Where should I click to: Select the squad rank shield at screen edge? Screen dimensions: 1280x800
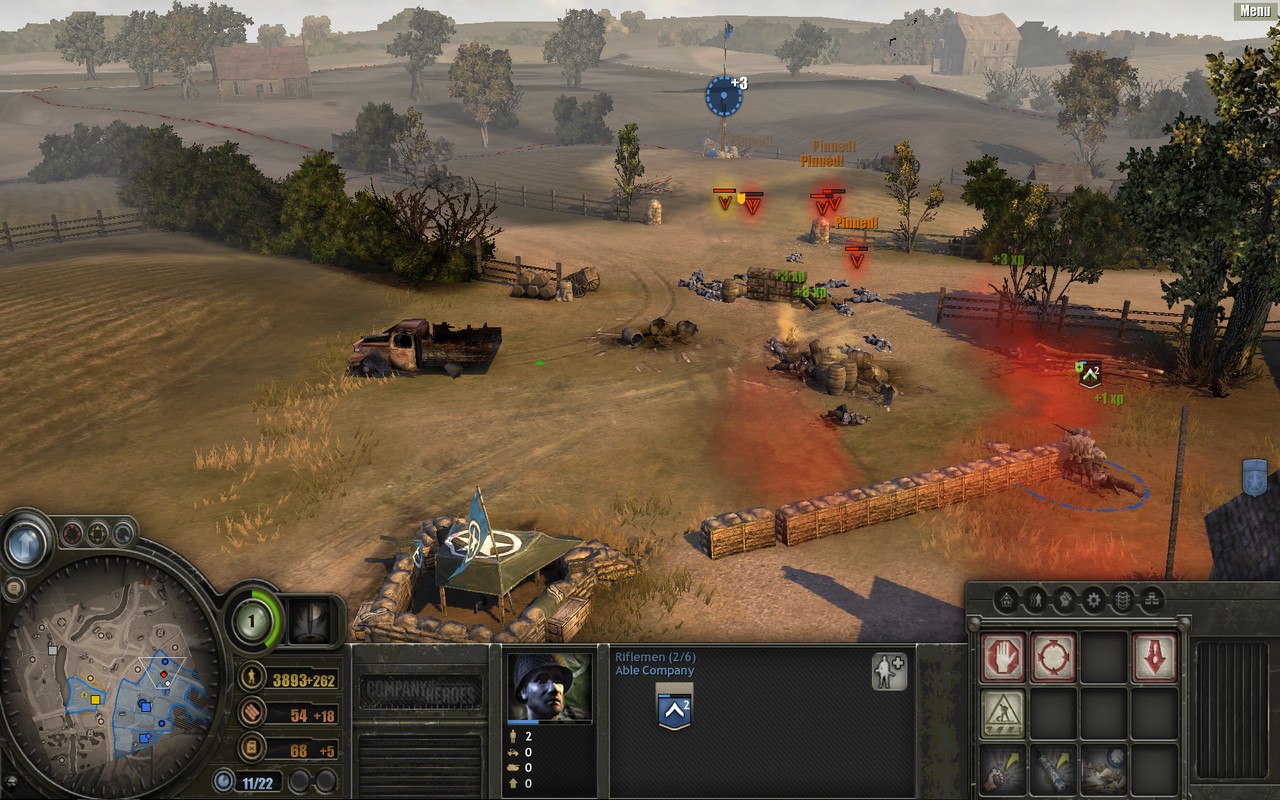pos(1254,477)
